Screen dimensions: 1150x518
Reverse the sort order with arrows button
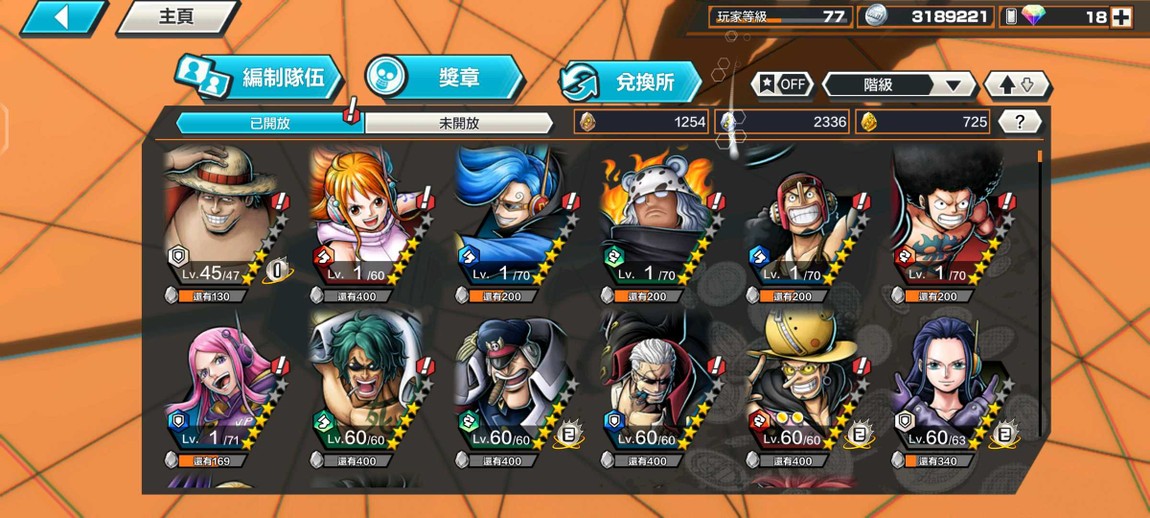click(x=1016, y=85)
